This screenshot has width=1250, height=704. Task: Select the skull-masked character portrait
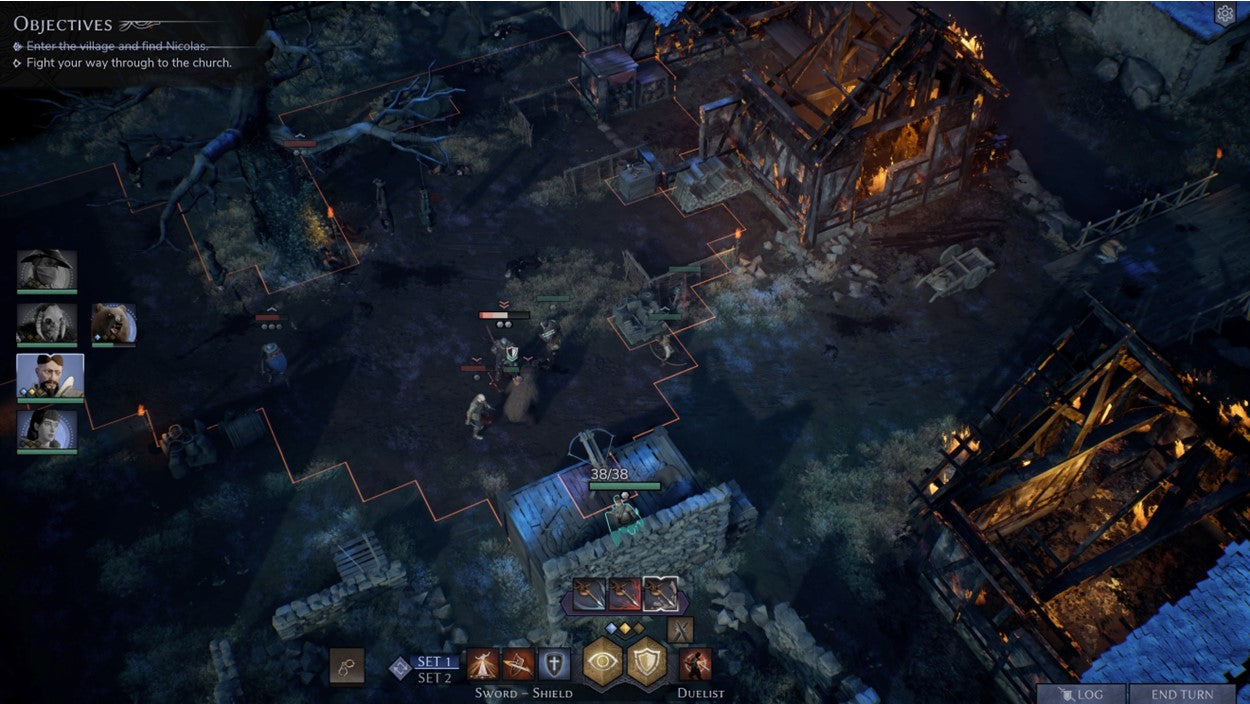pyautogui.click(x=47, y=323)
